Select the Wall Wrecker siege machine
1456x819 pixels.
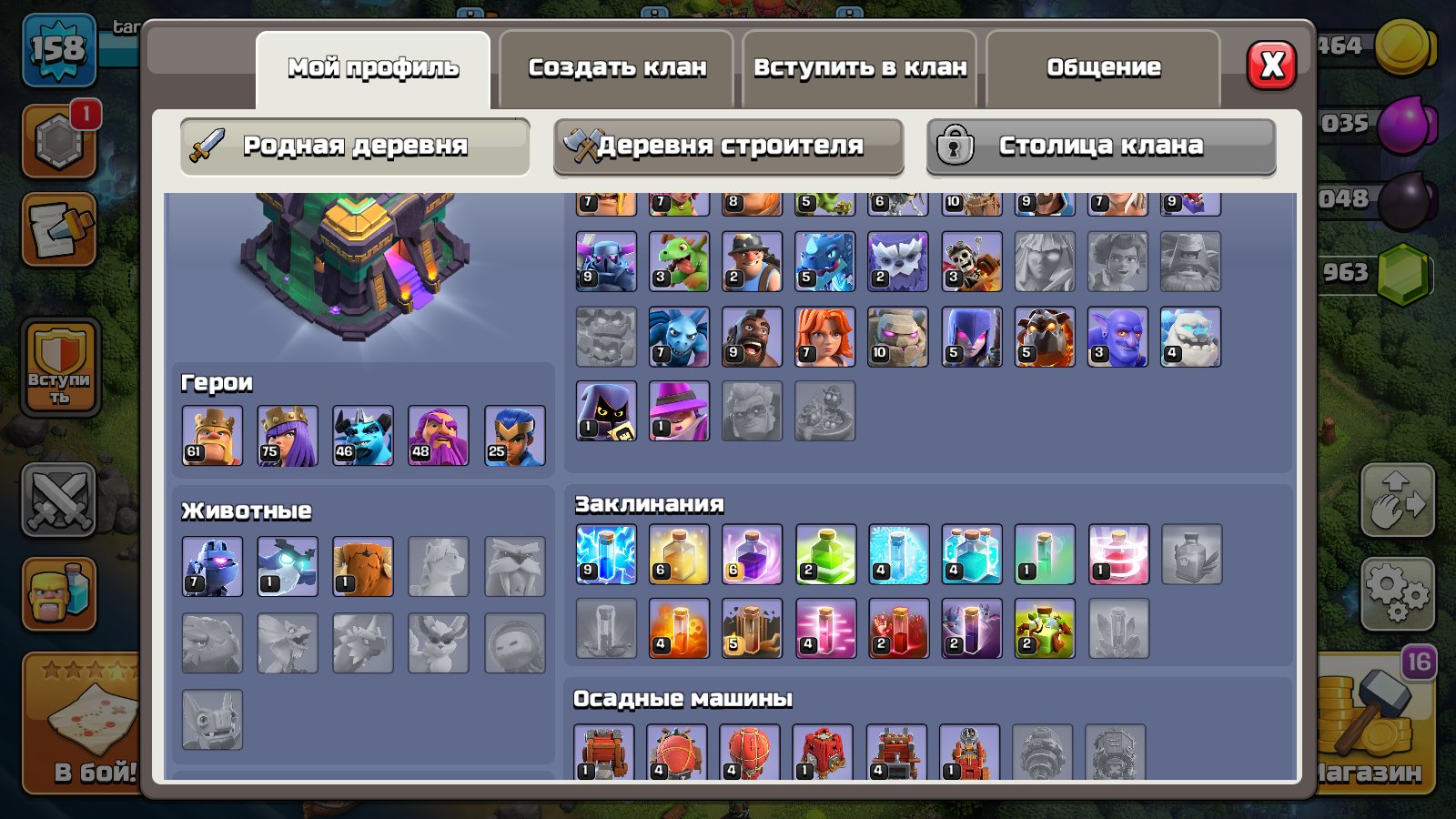605,751
